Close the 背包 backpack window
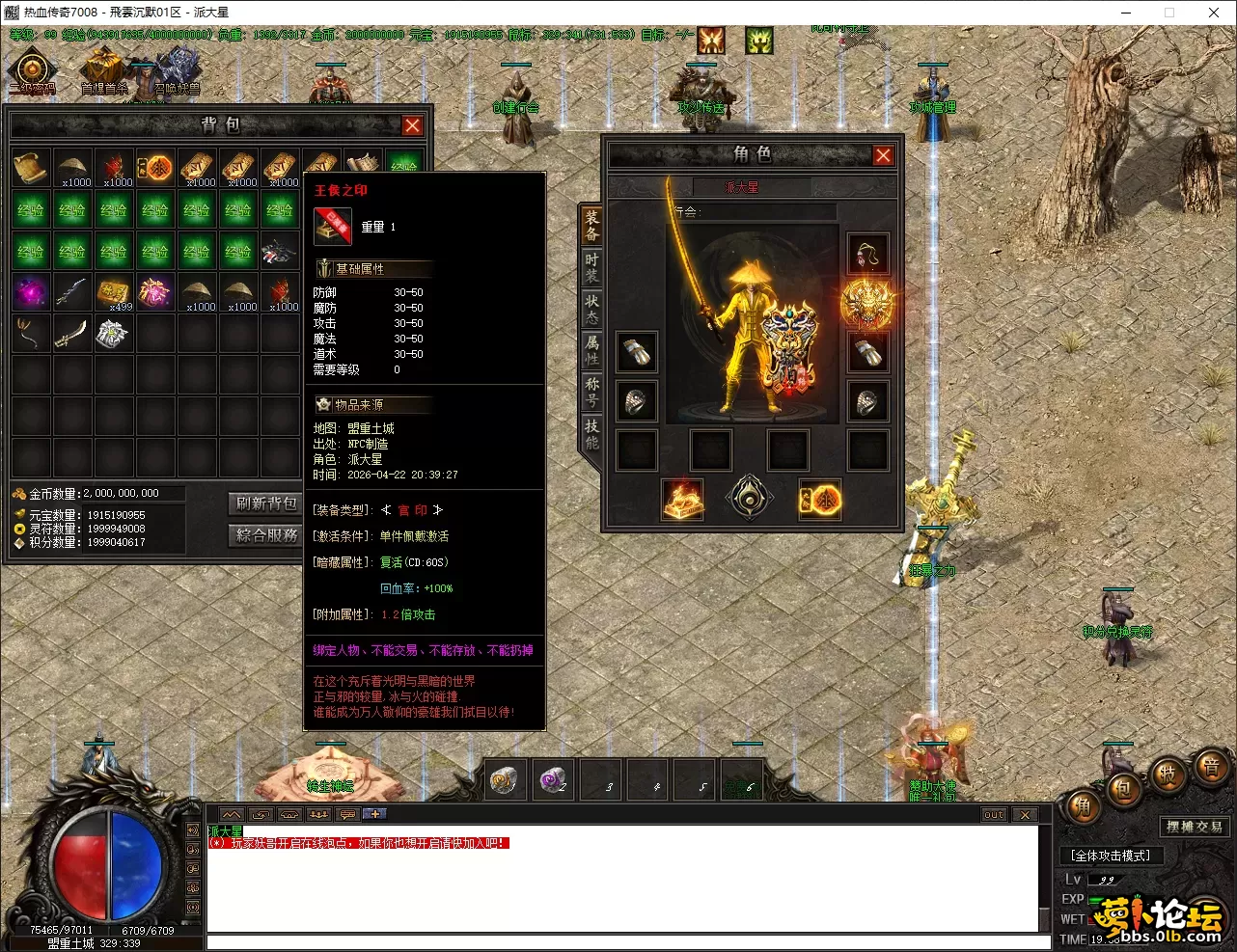The height and width of the screenshot is (952, 1237). (x=412, y=125)
